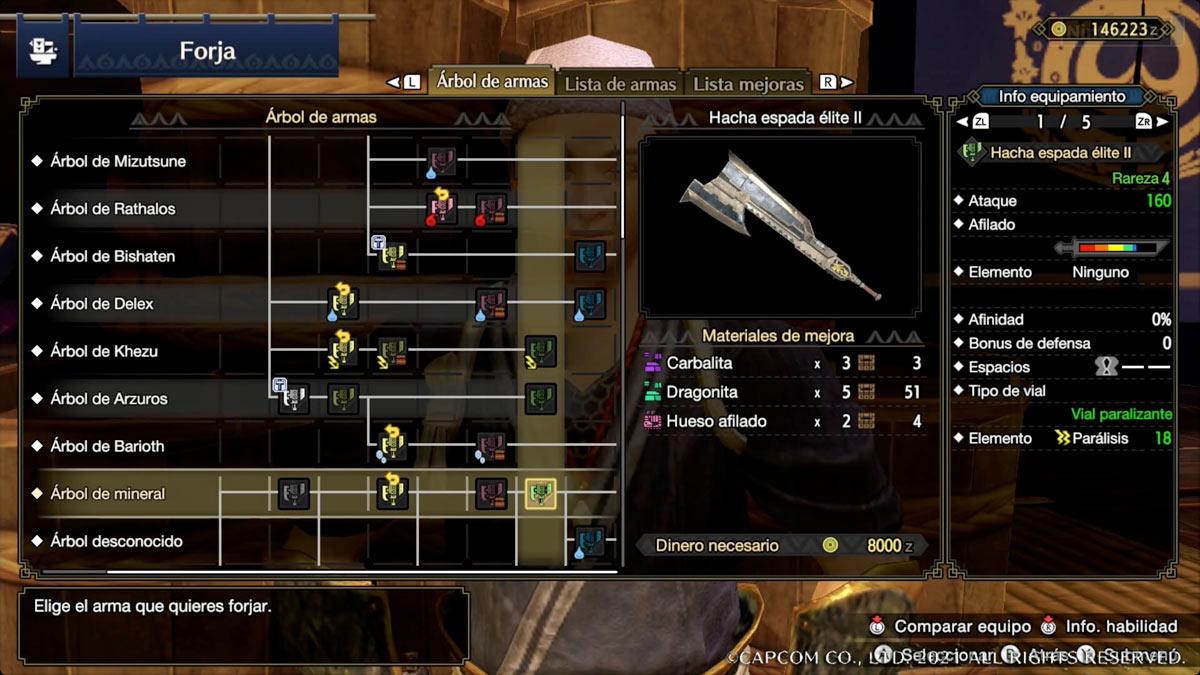Select the Árbol de Mizutsune row

click(x=118, y=161)
